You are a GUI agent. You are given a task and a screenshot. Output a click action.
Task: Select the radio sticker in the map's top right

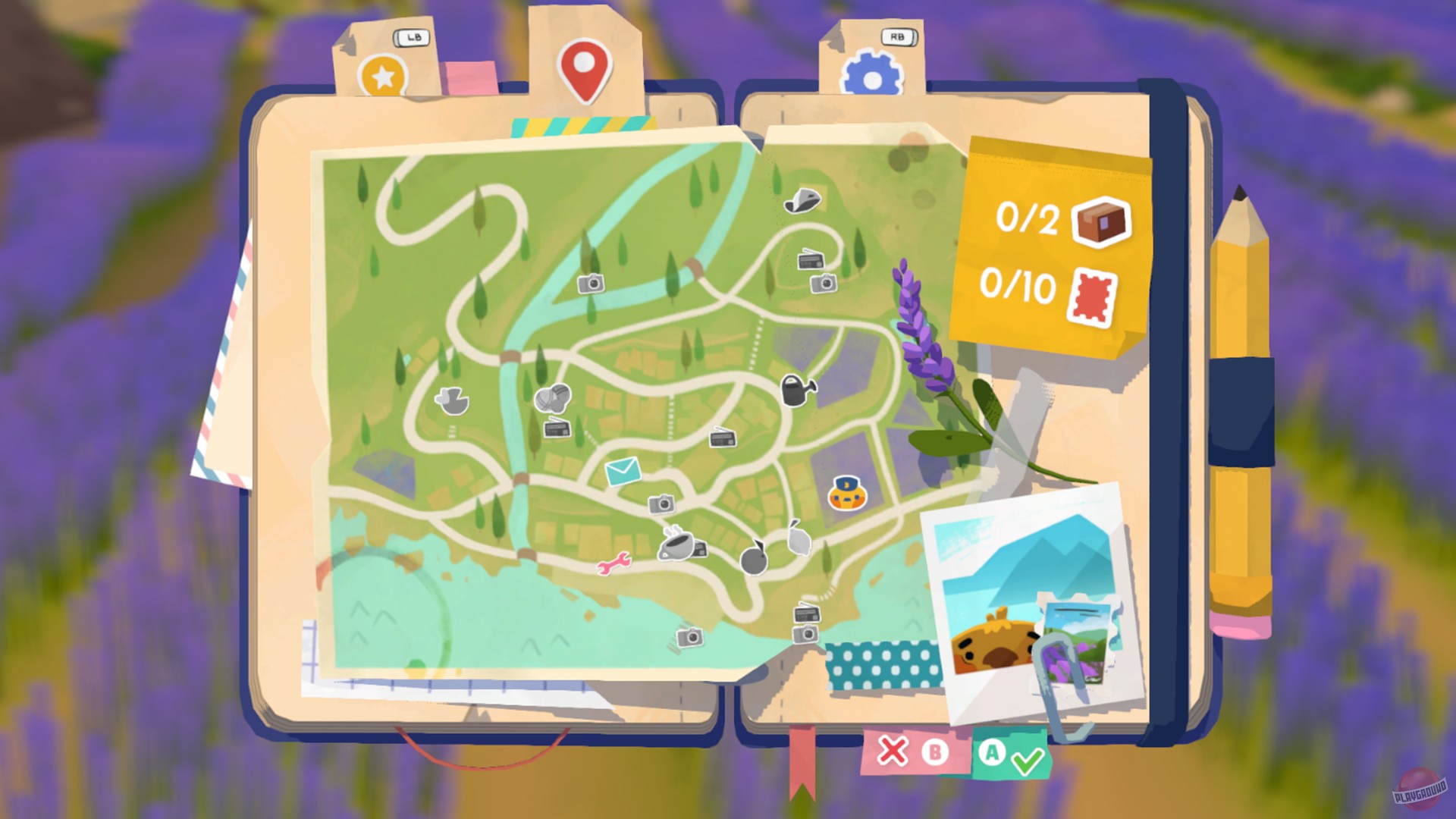(811, 262)
